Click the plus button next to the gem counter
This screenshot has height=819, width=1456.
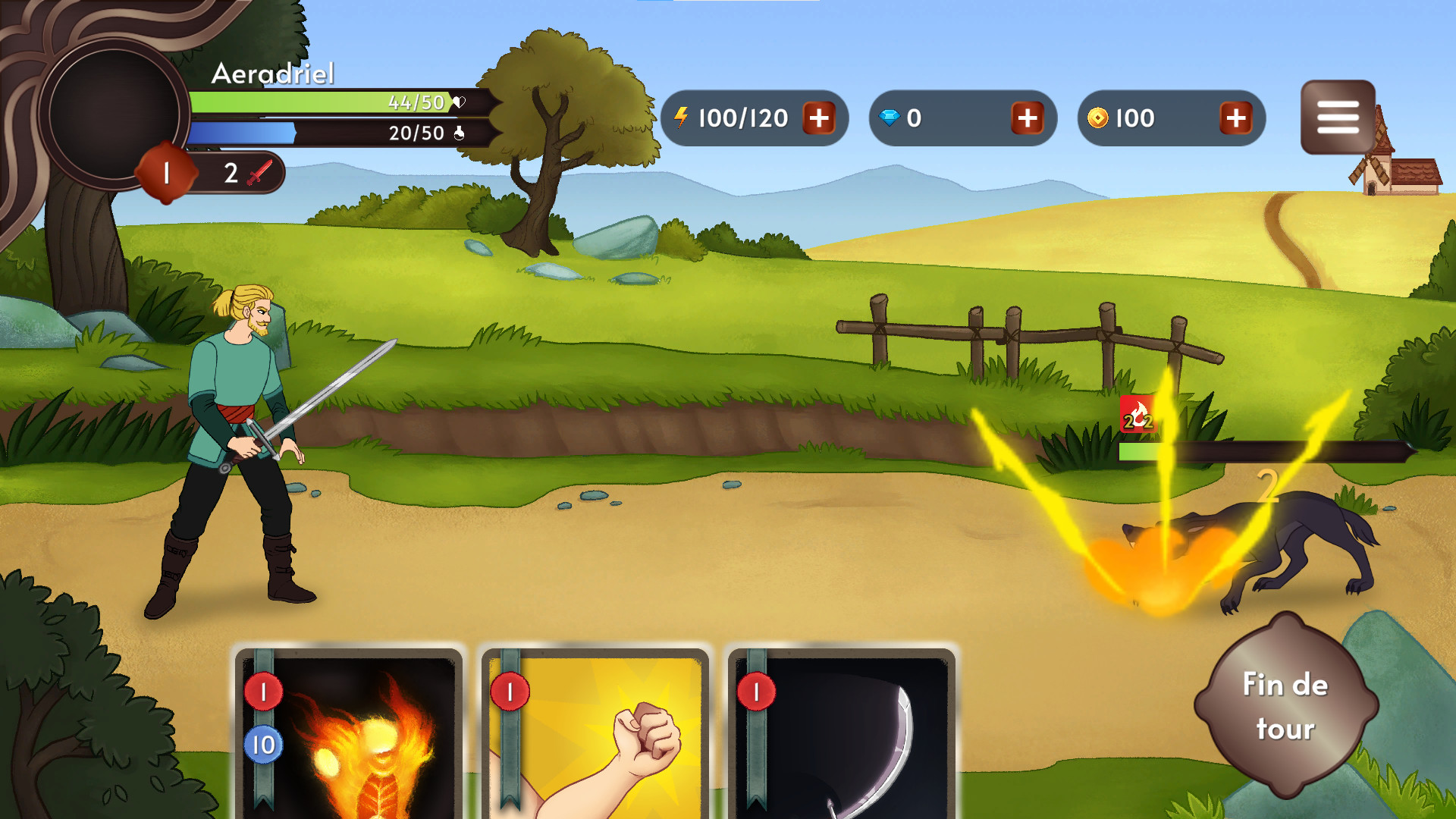tap(1028, 118)
